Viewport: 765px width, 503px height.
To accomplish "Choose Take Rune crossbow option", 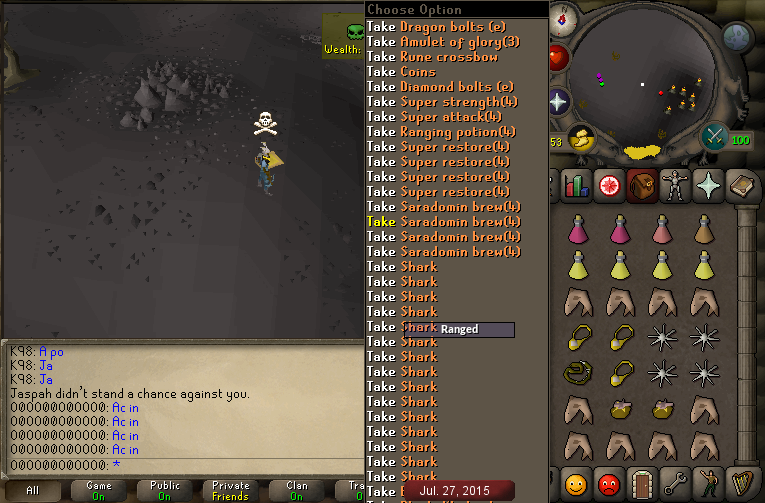I will [x=432, y=57].
